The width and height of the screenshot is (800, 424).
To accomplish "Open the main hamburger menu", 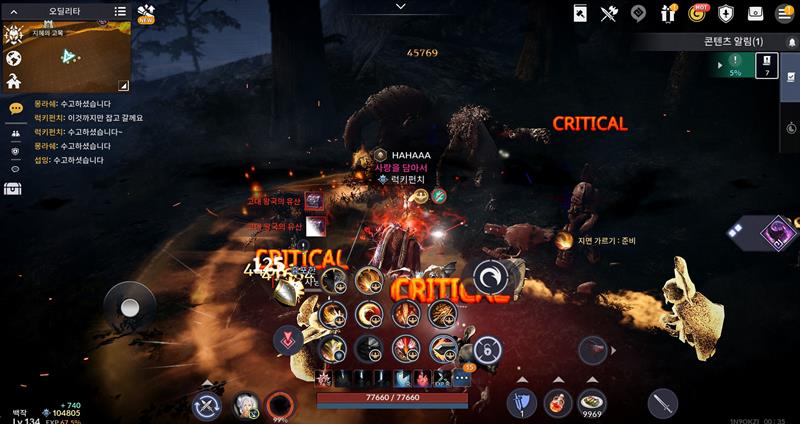I will point(783,13).
